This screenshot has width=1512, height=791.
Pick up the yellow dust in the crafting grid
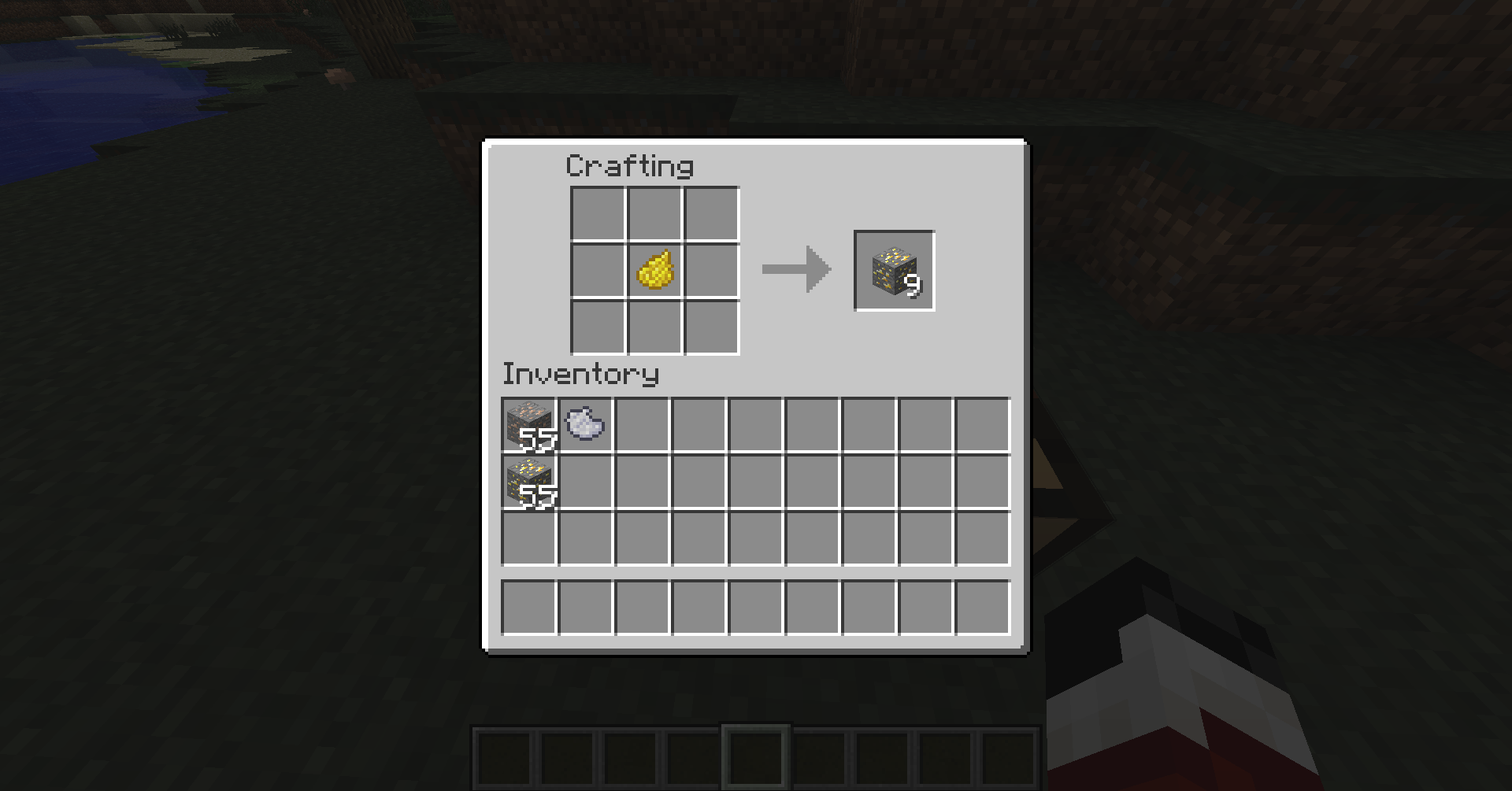click(x=654, y=271)
